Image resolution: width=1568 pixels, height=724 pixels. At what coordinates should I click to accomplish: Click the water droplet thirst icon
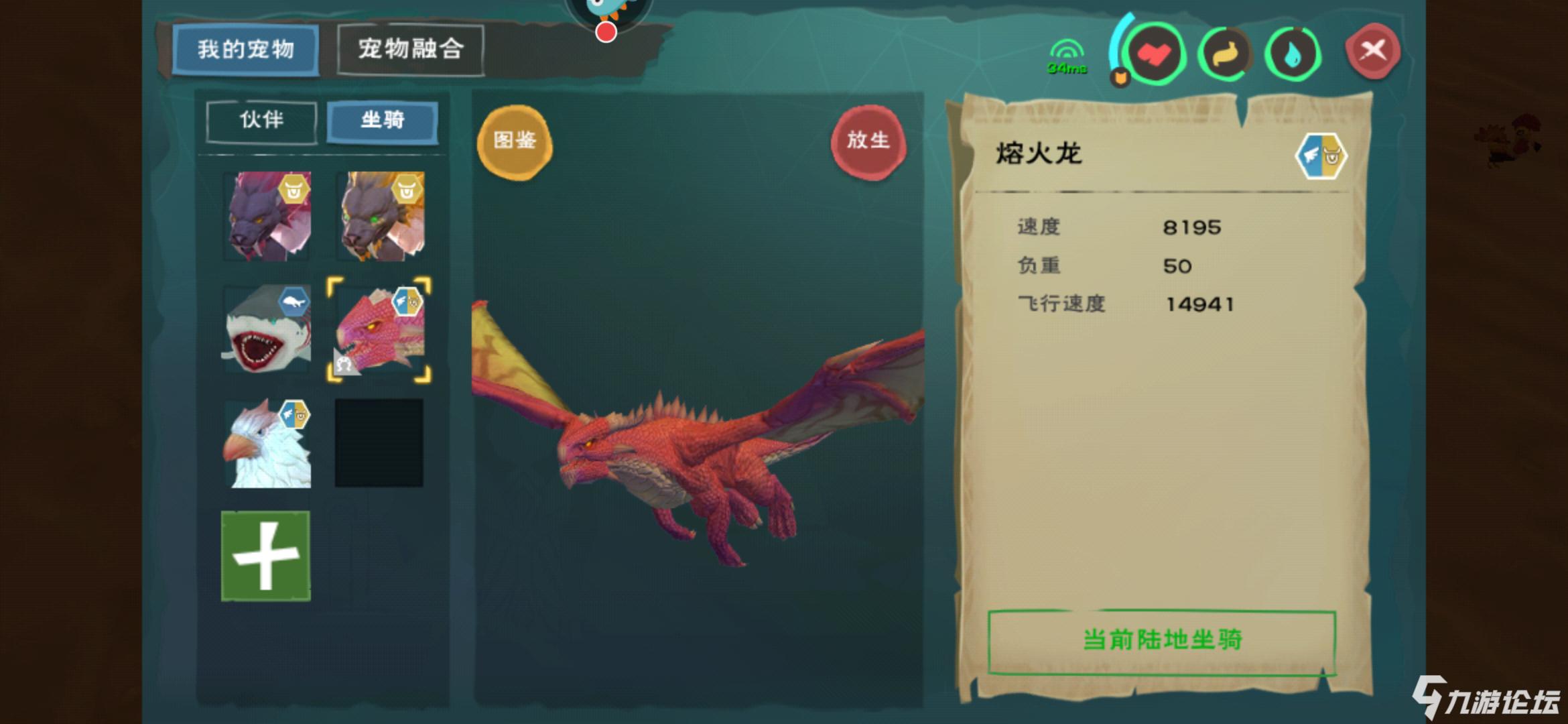[x=1292, y=55]
